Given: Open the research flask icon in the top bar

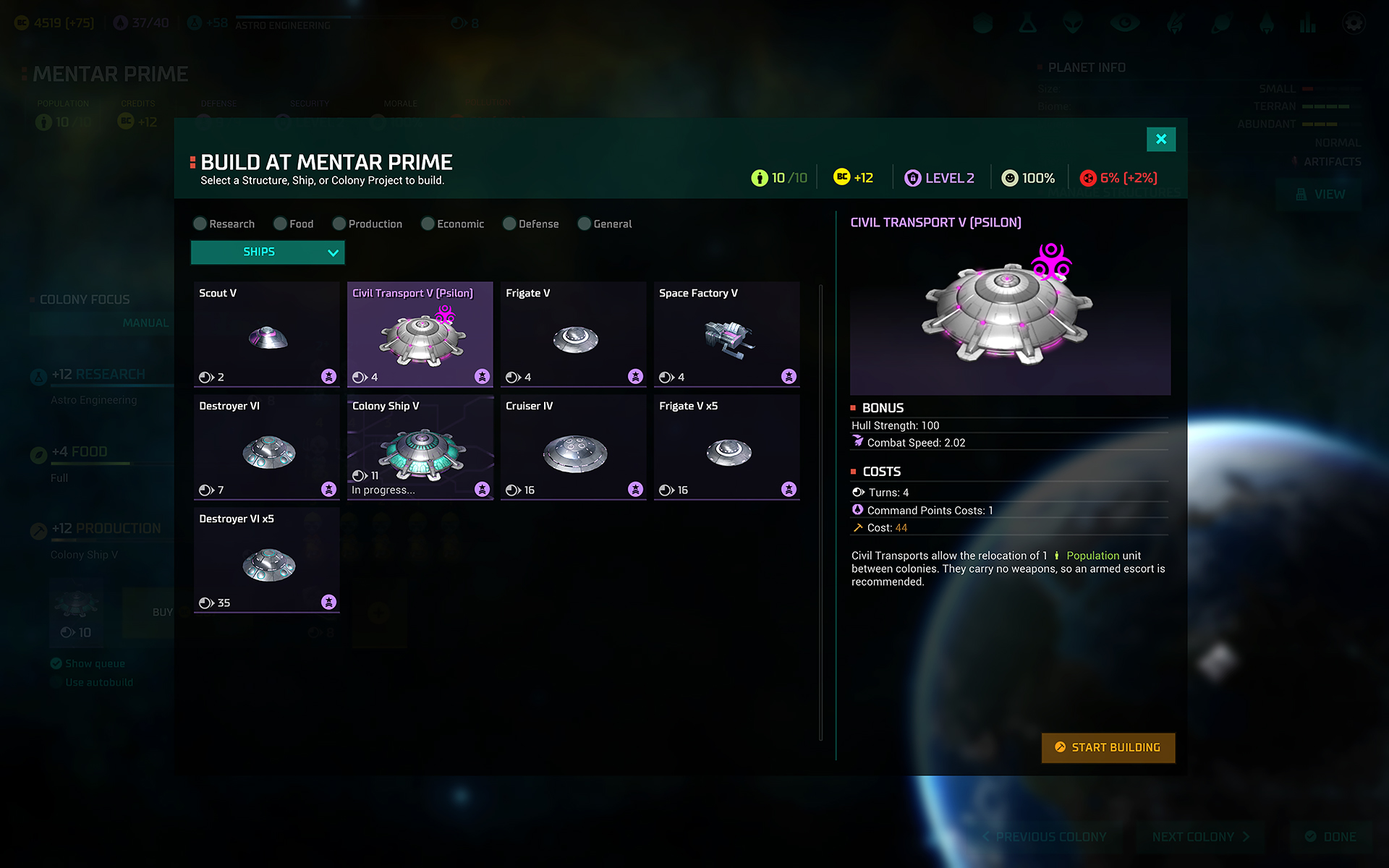Looking at the screenshot, I should tap(1028, 23).
